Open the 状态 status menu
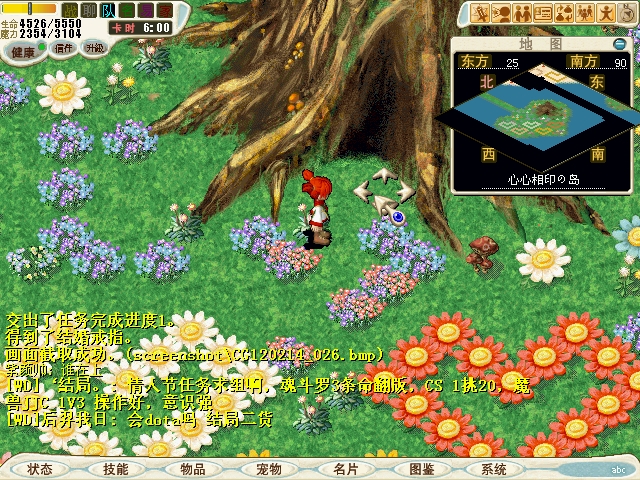 coord(40,468)
